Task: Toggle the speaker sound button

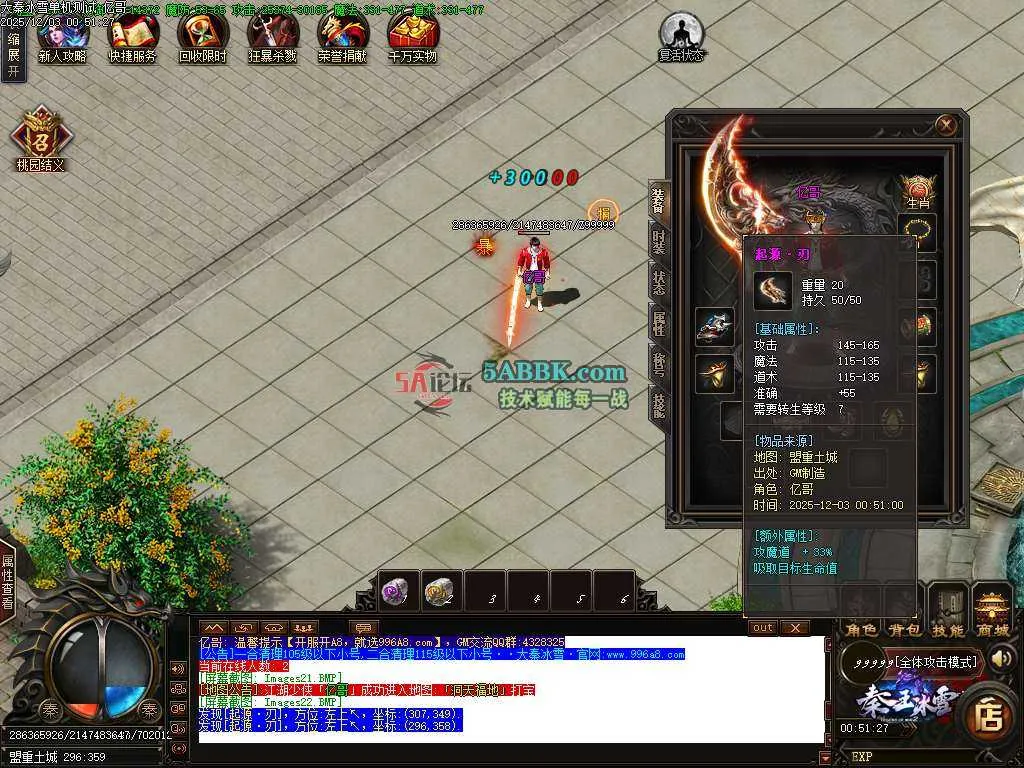Action: [1002, 657]
